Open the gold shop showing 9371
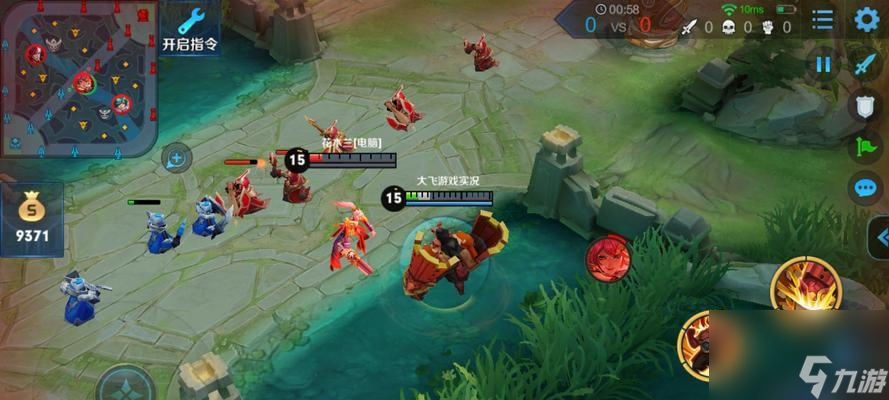Image resolution: width=889 pixels, height=400 pixels. click(x=34, y=219)
